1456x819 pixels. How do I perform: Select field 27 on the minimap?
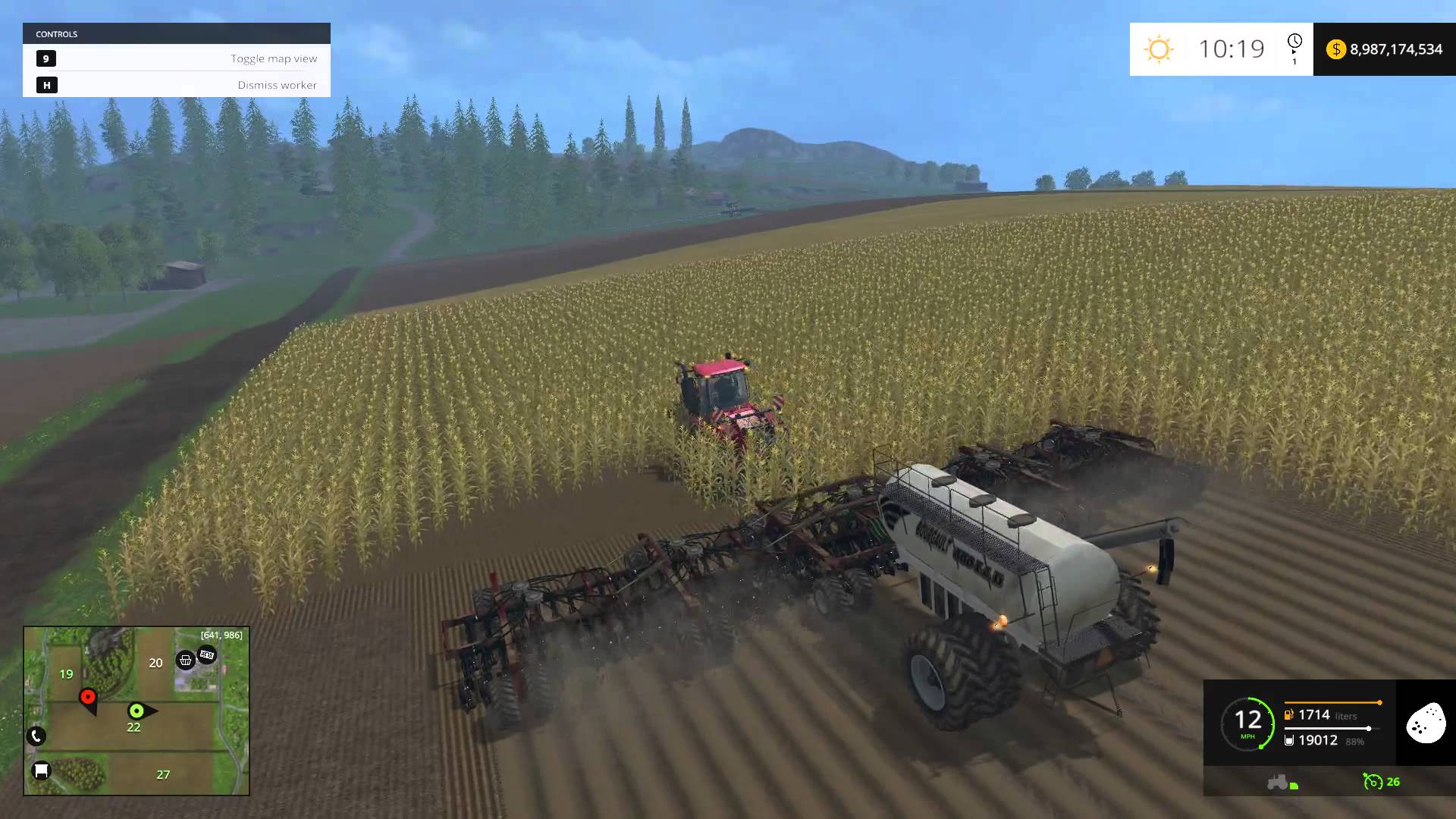(x=163, y=774)
